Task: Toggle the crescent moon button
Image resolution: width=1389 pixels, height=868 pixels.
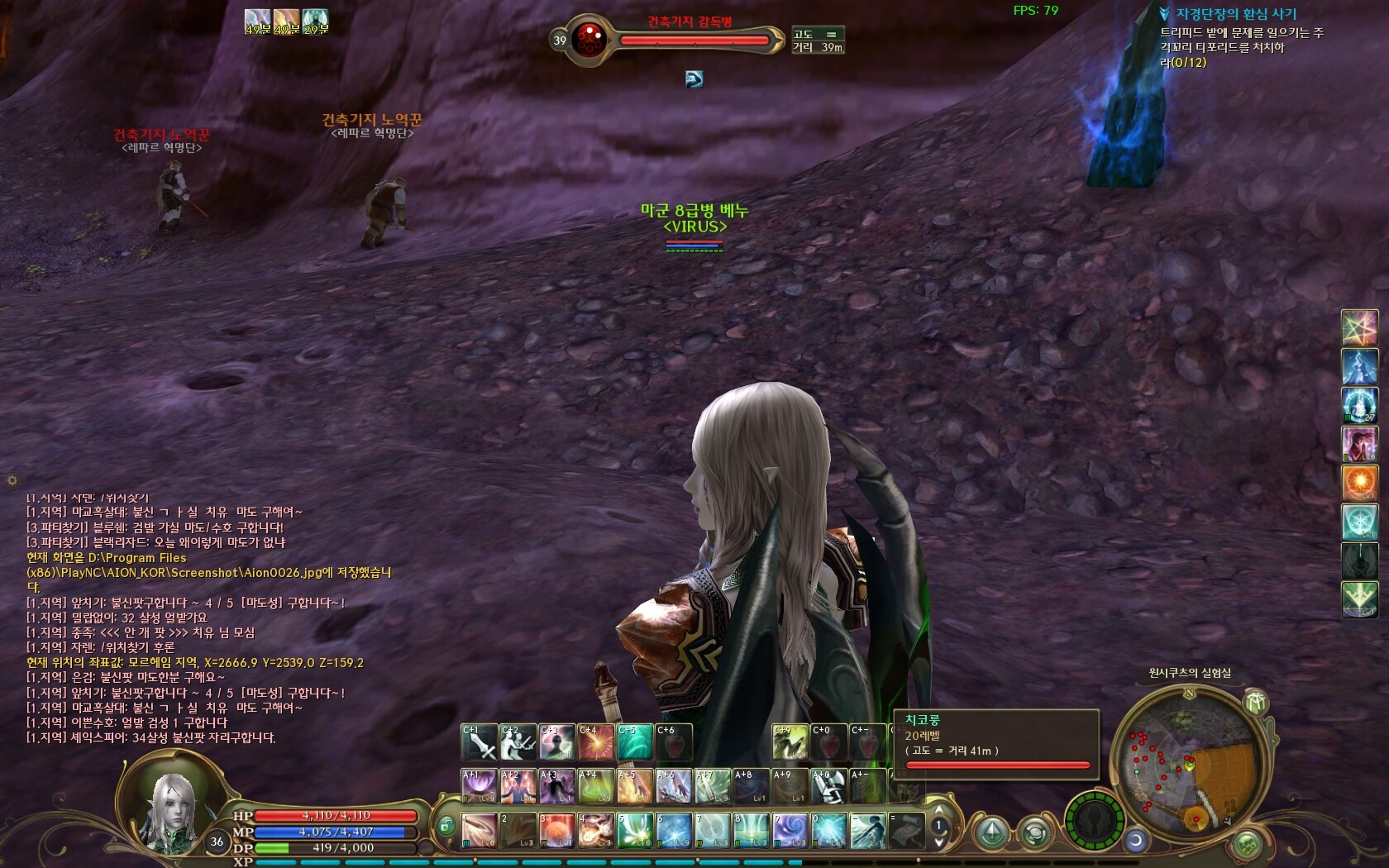Action: click(x=1137, y=841)
